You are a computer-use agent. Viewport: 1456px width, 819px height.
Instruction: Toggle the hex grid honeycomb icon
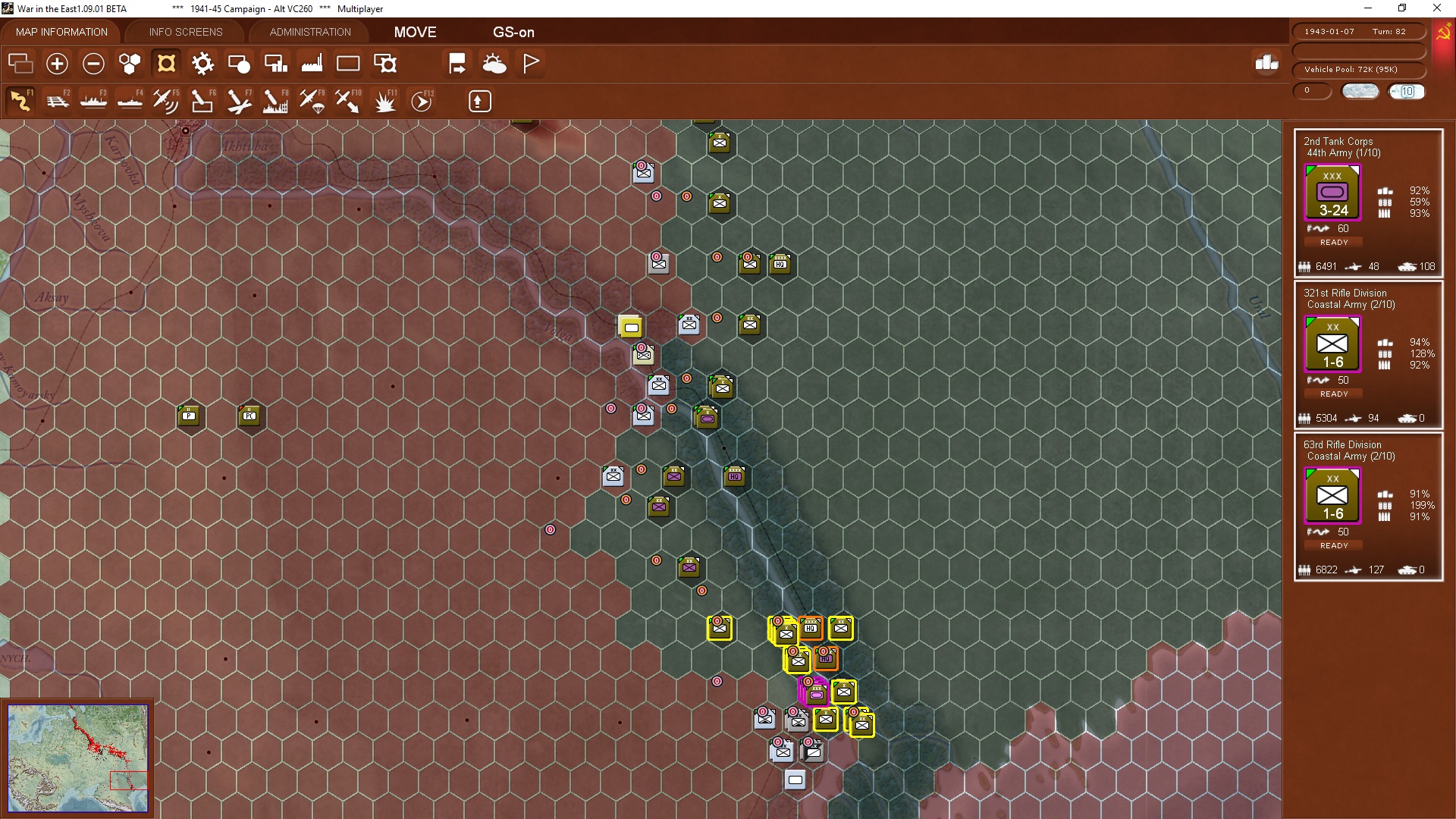130,64
